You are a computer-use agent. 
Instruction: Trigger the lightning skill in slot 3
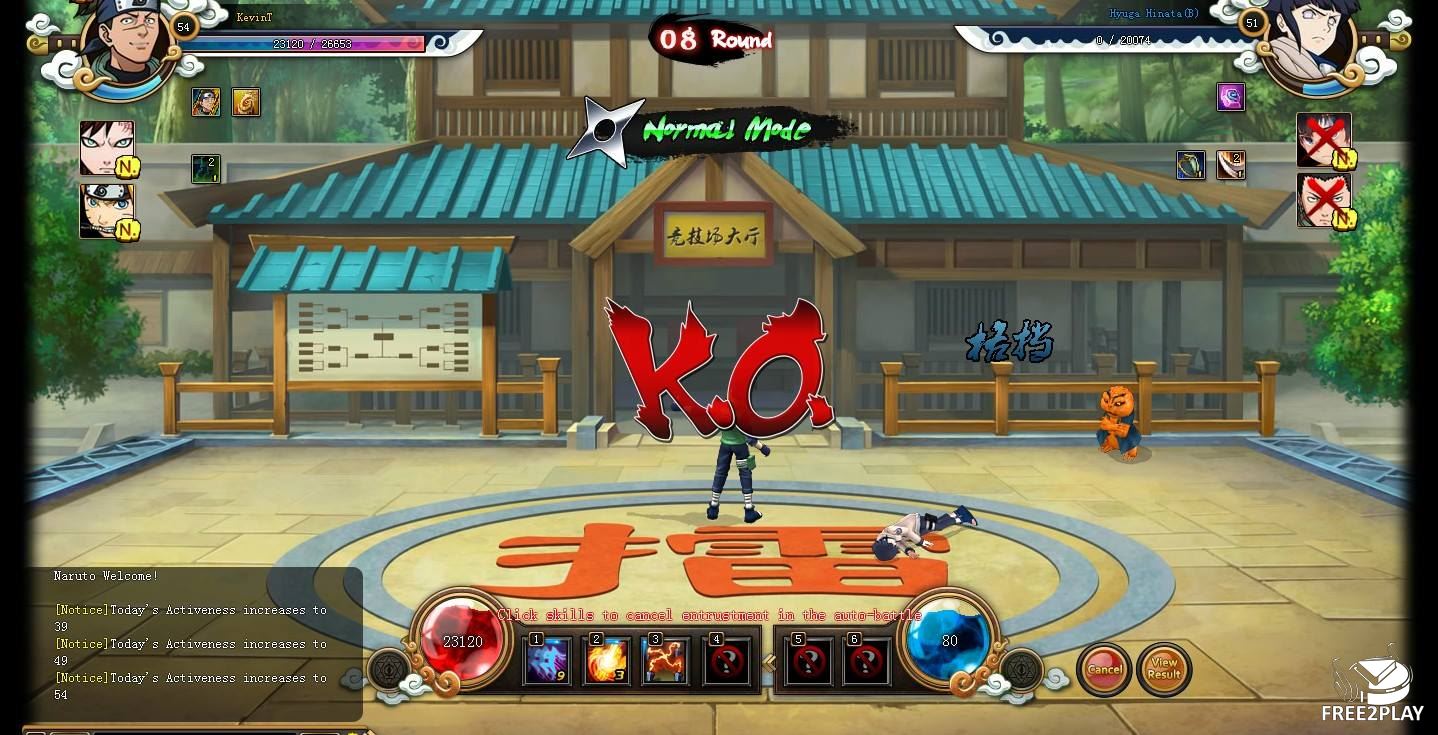point(666,661)
